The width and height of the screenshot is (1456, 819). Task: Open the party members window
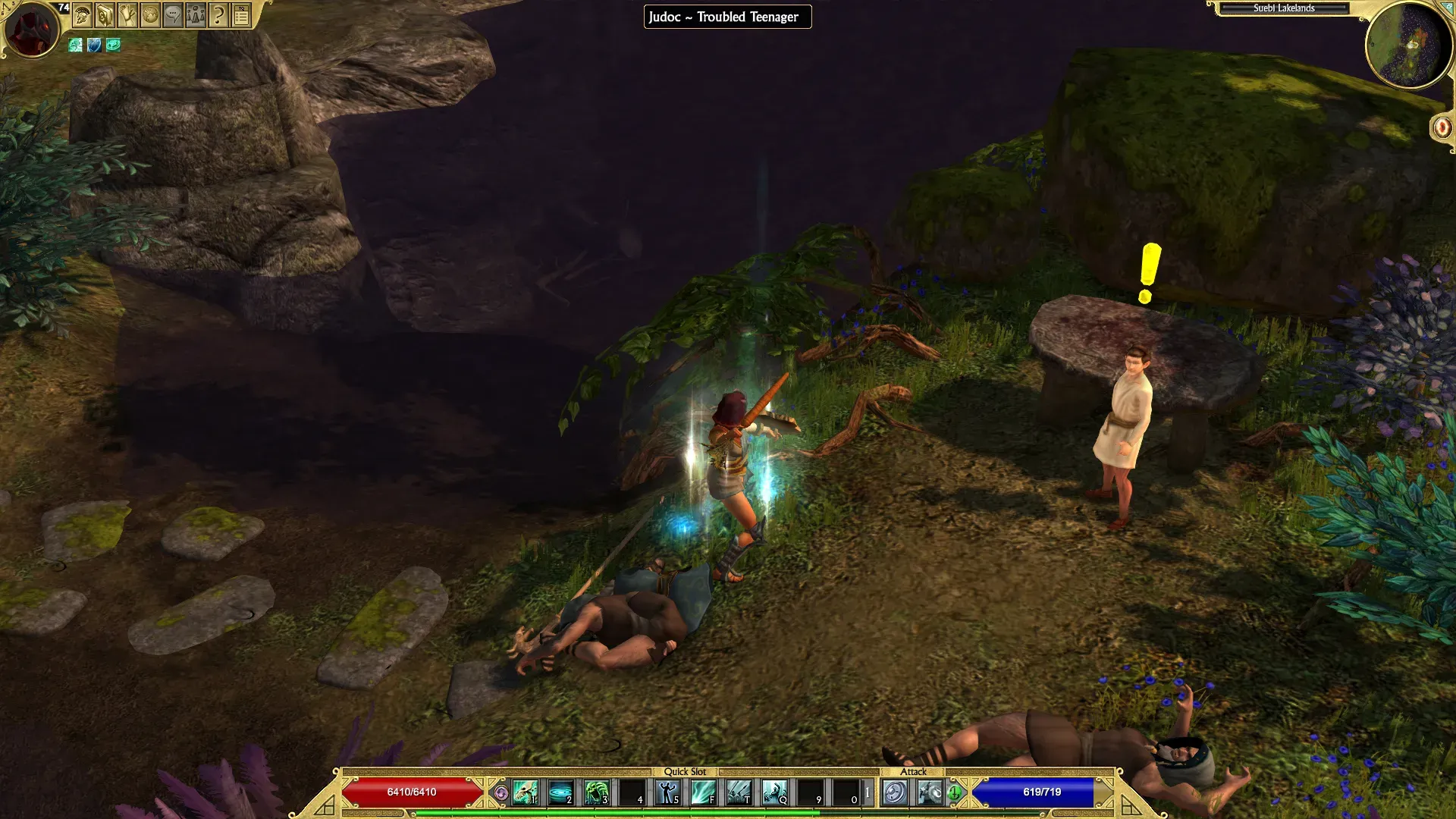[196, 14]
